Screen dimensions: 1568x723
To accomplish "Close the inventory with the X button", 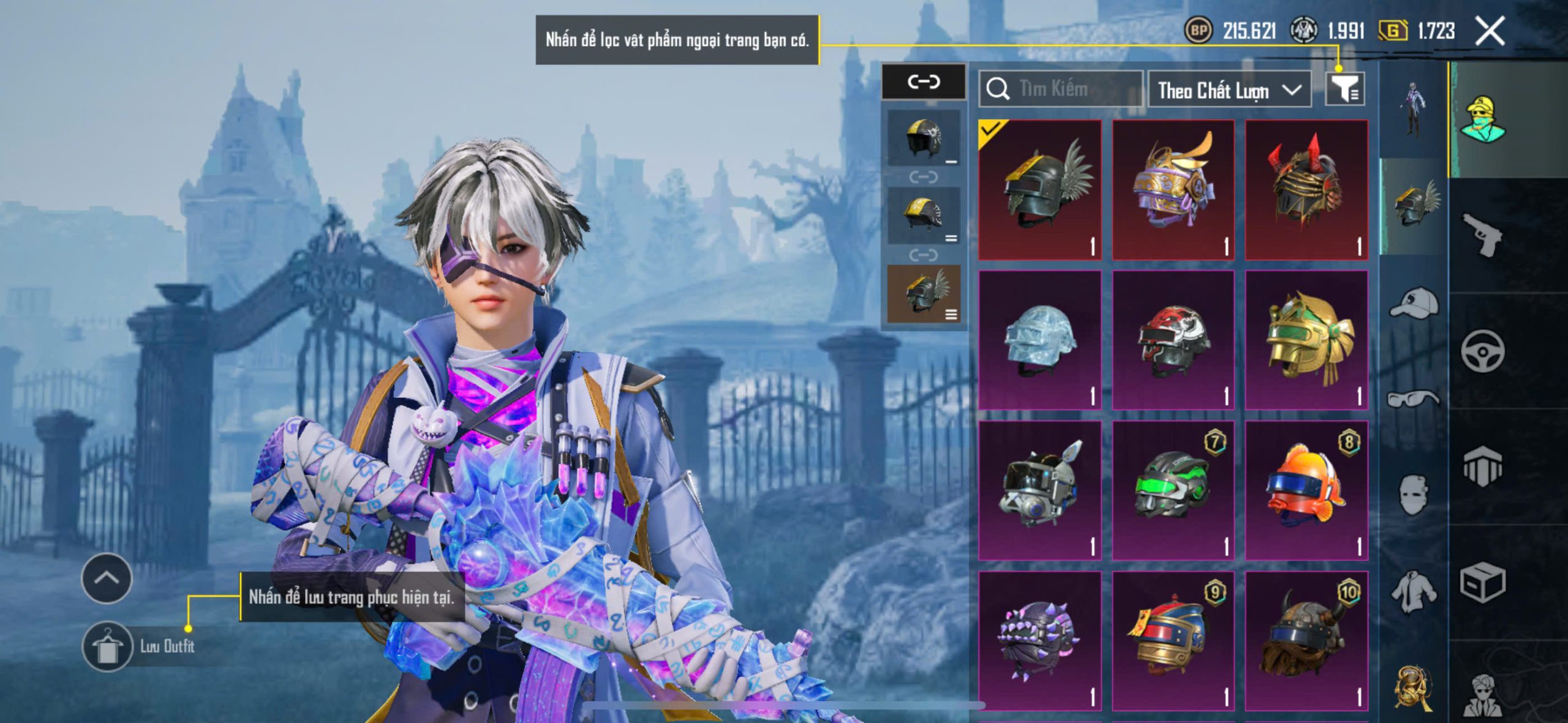I will pyautogui.click(x=1490, y=31).
